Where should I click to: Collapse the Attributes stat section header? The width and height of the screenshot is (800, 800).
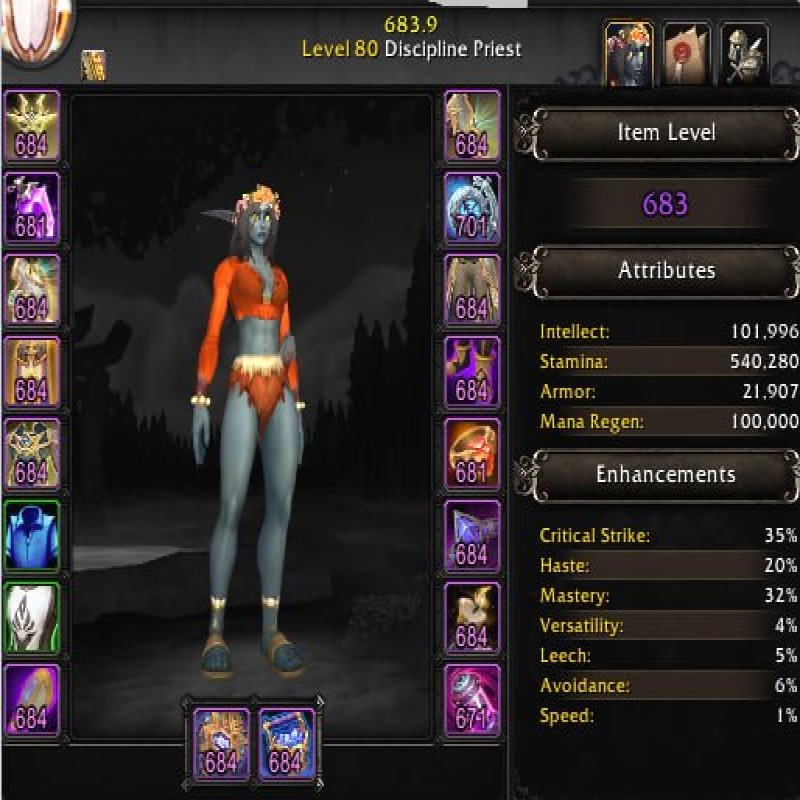[666, 271]
